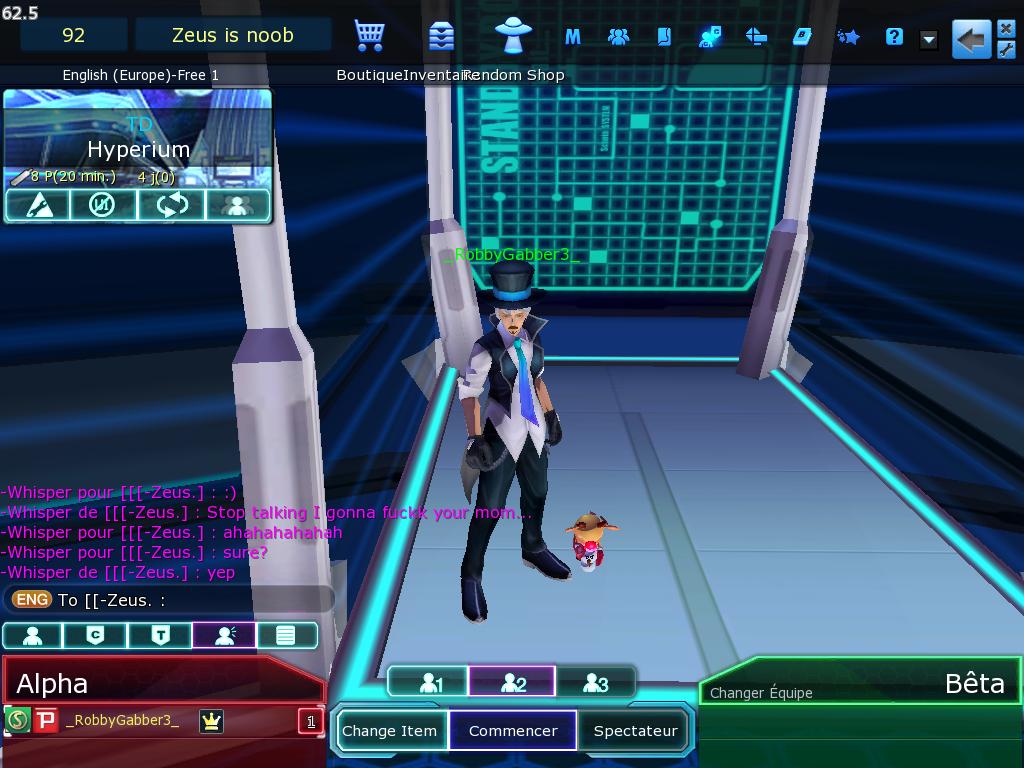This screenshot has height=768, width=1024.
Task: Change team via Changer Équipe
Action: click(x=761, y=693)
